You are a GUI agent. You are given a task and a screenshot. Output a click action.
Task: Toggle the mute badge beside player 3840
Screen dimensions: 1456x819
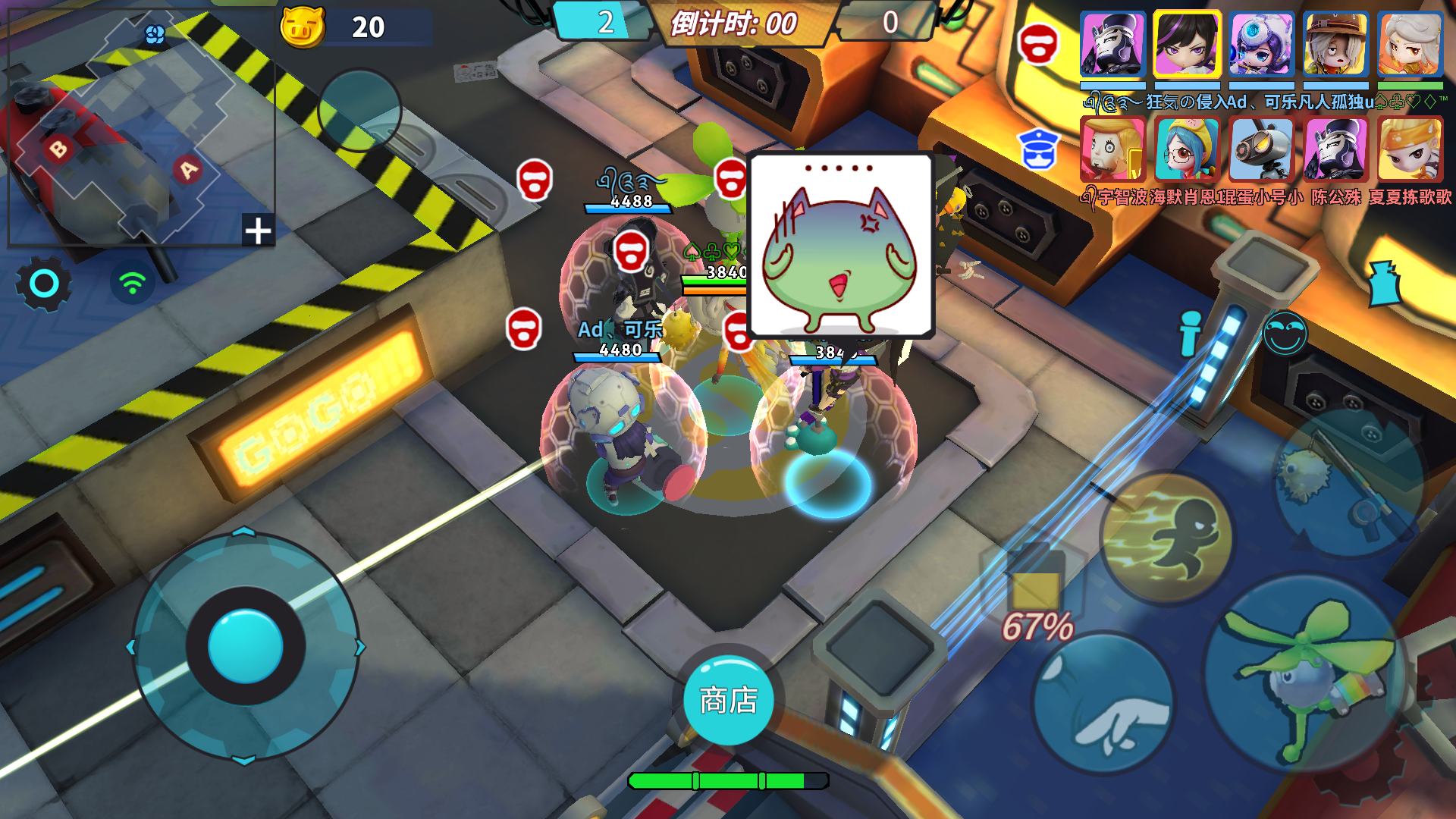(735, 330)
